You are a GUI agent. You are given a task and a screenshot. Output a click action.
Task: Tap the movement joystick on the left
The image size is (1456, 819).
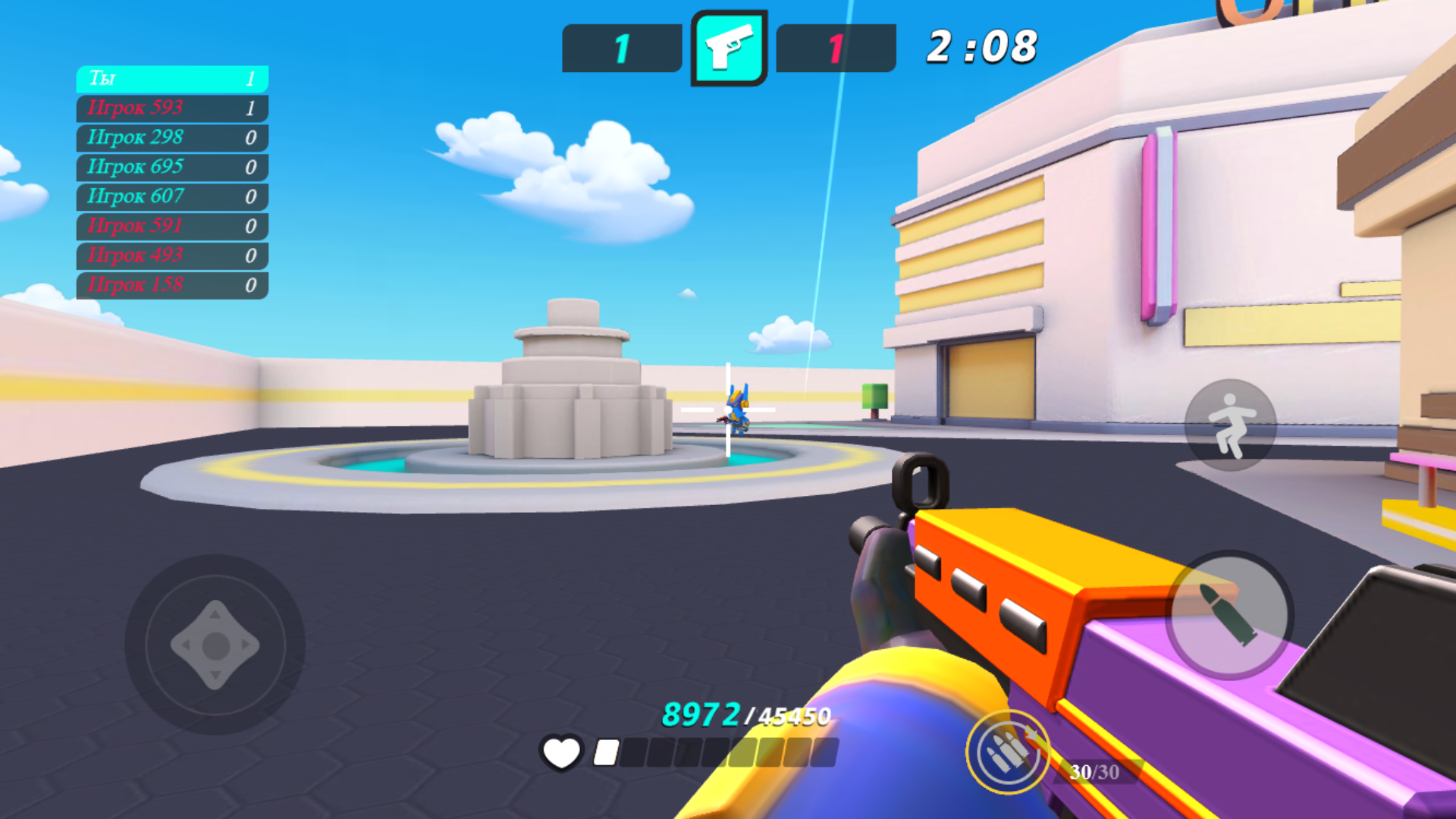(x=215, y=646)
